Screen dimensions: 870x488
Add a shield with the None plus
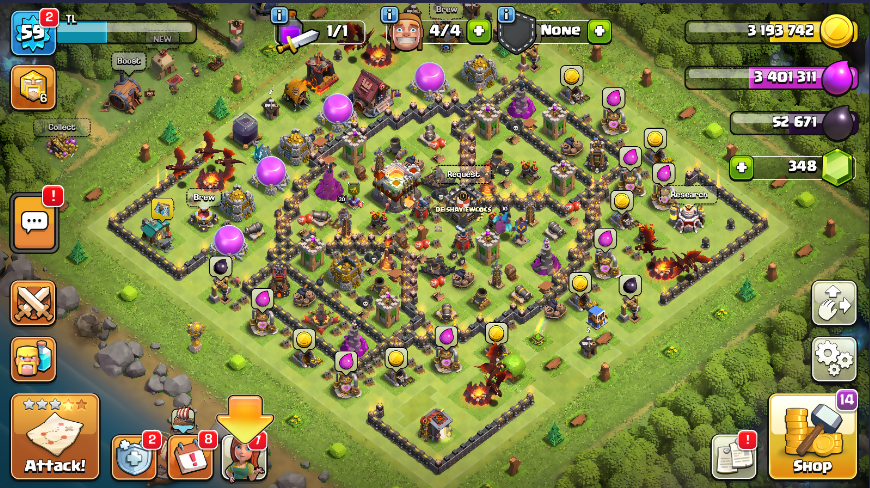599,31
